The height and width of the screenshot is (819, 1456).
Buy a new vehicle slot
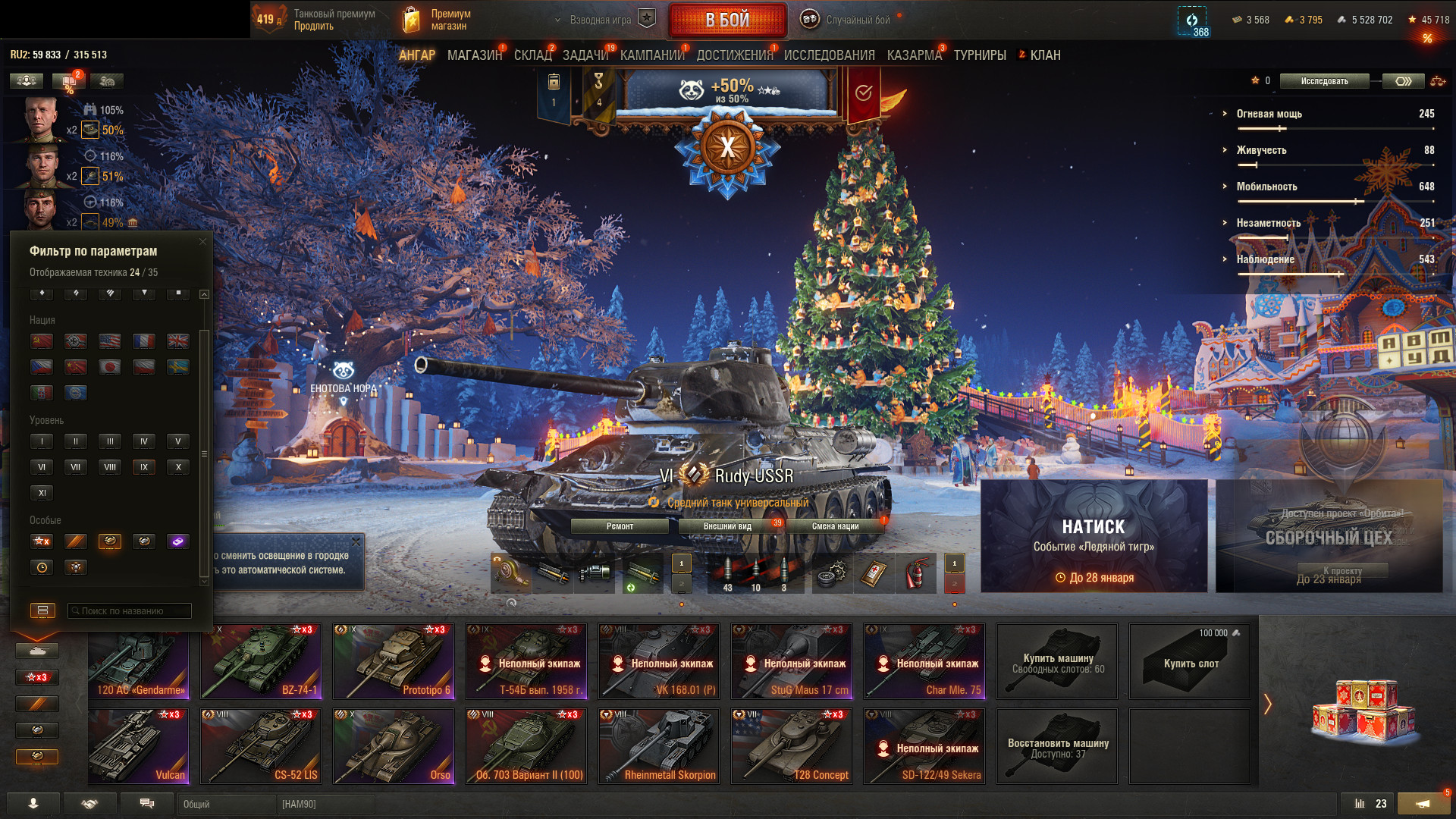pos(1190,662)
